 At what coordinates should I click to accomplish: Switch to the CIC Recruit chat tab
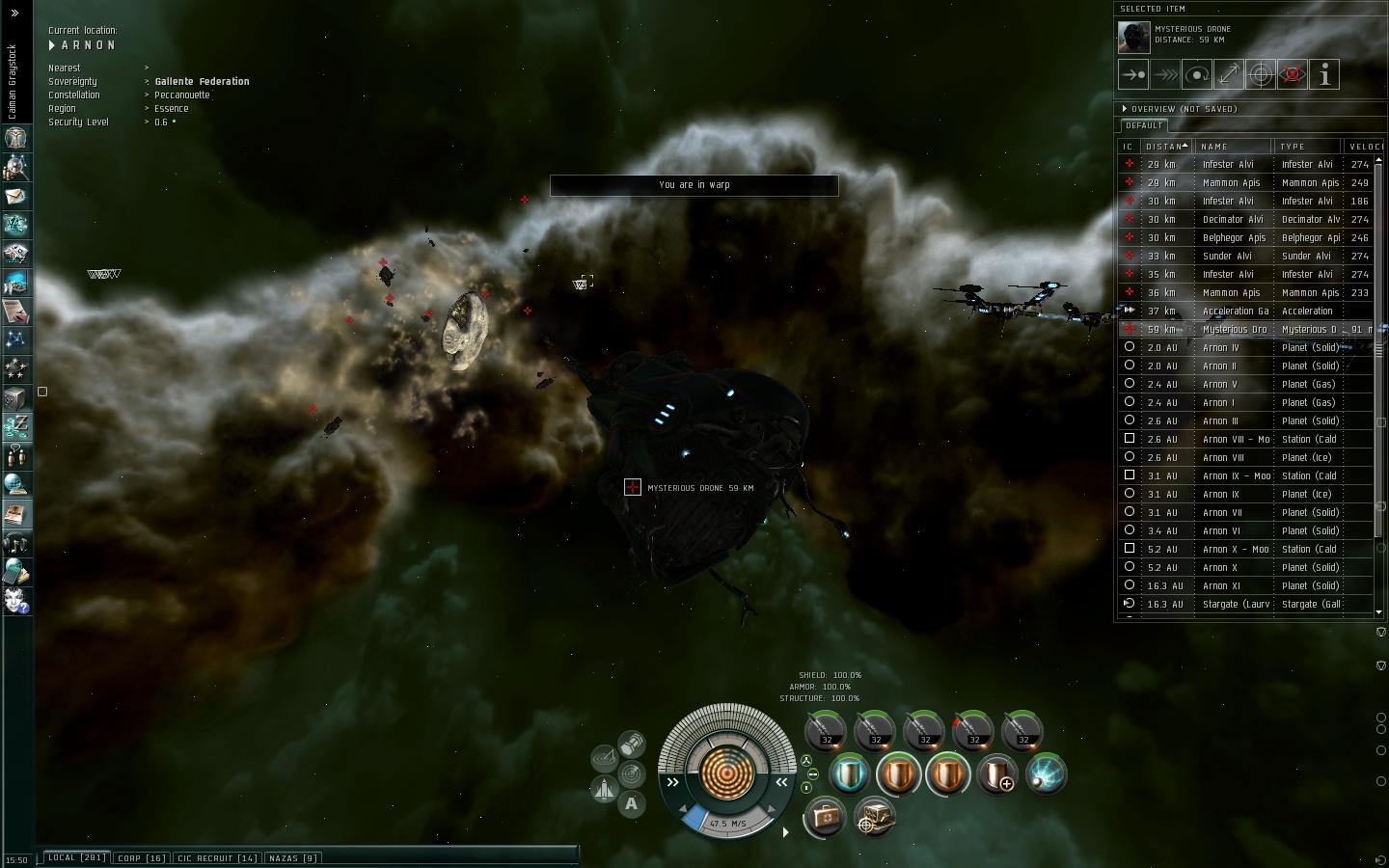point(217,857)
